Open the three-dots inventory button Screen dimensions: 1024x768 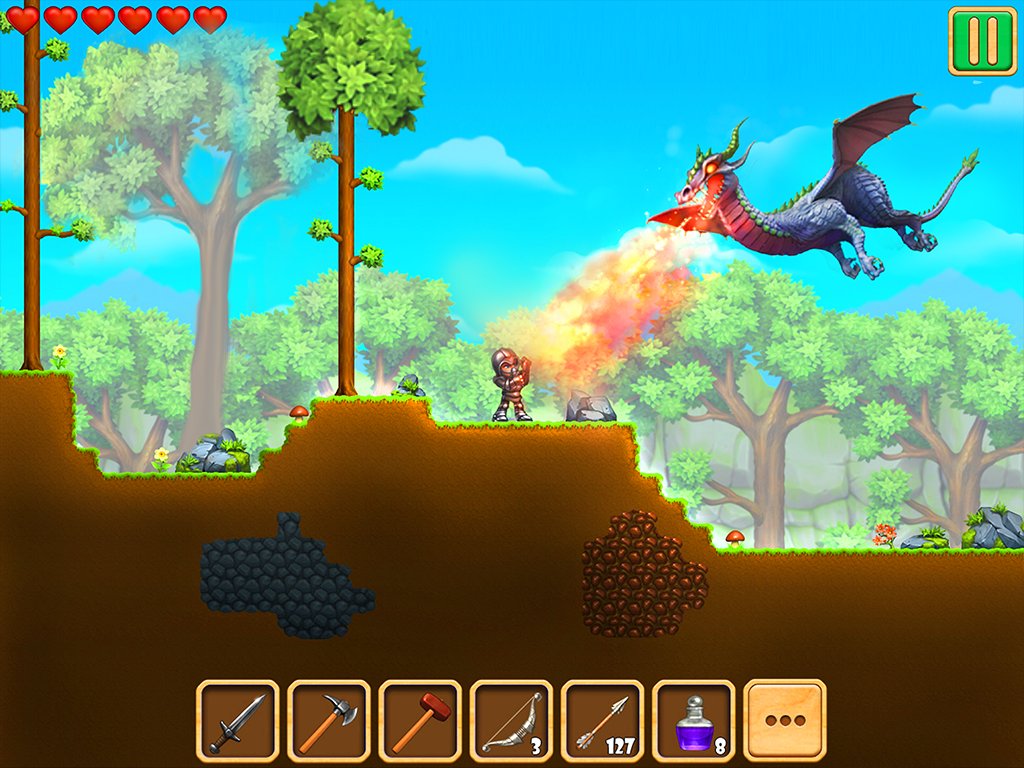coord(785,720)
